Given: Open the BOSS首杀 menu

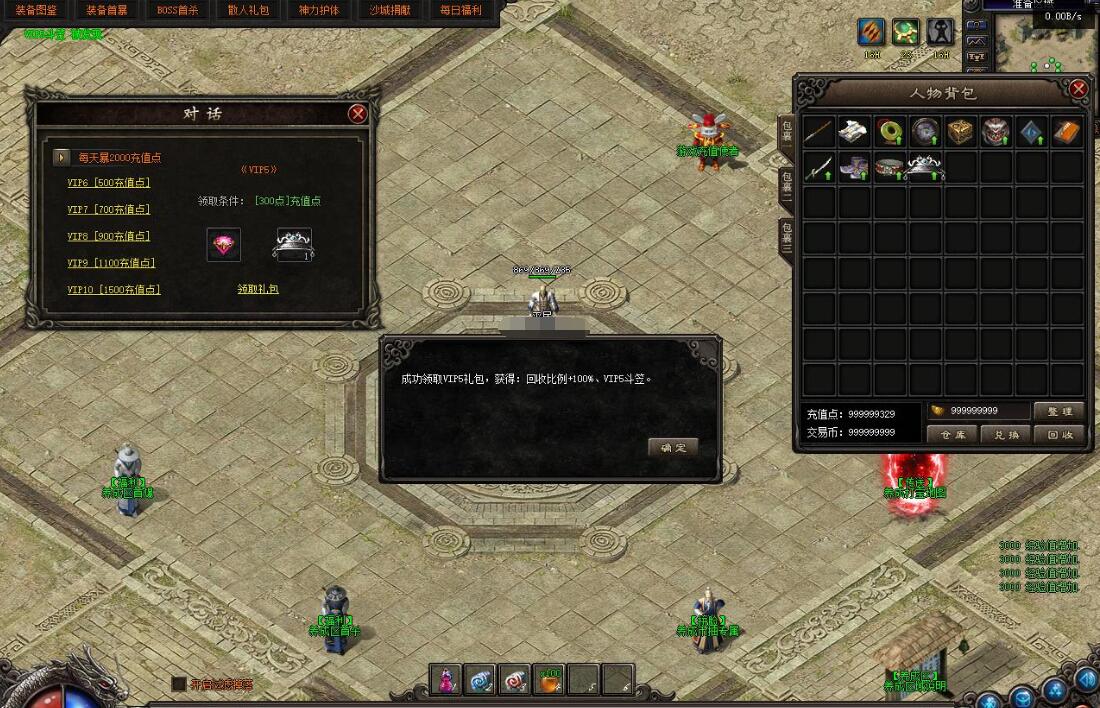Looking at the screenshot, I should tap(178, 10).
